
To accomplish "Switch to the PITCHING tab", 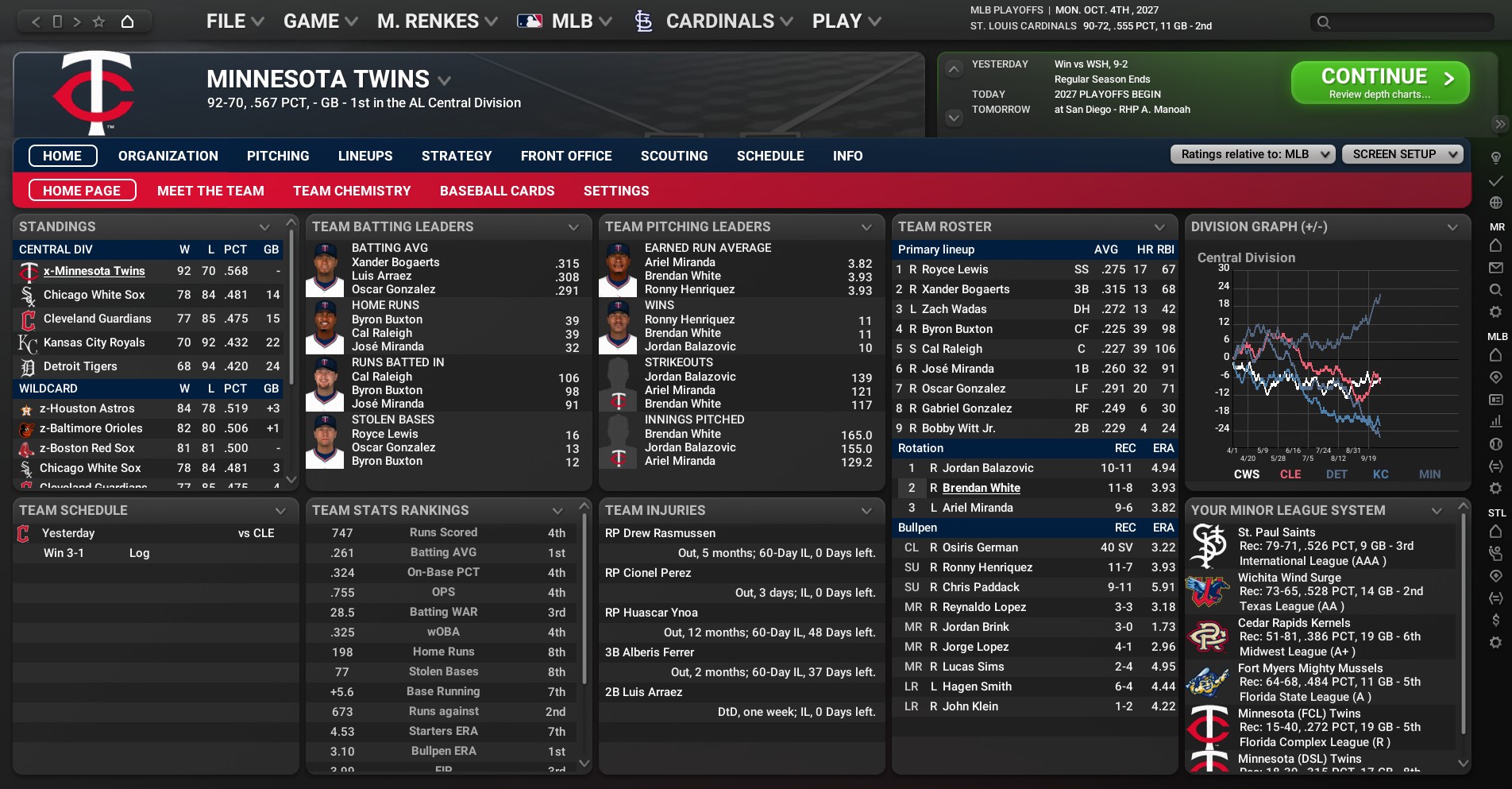I will coord(278,156).
